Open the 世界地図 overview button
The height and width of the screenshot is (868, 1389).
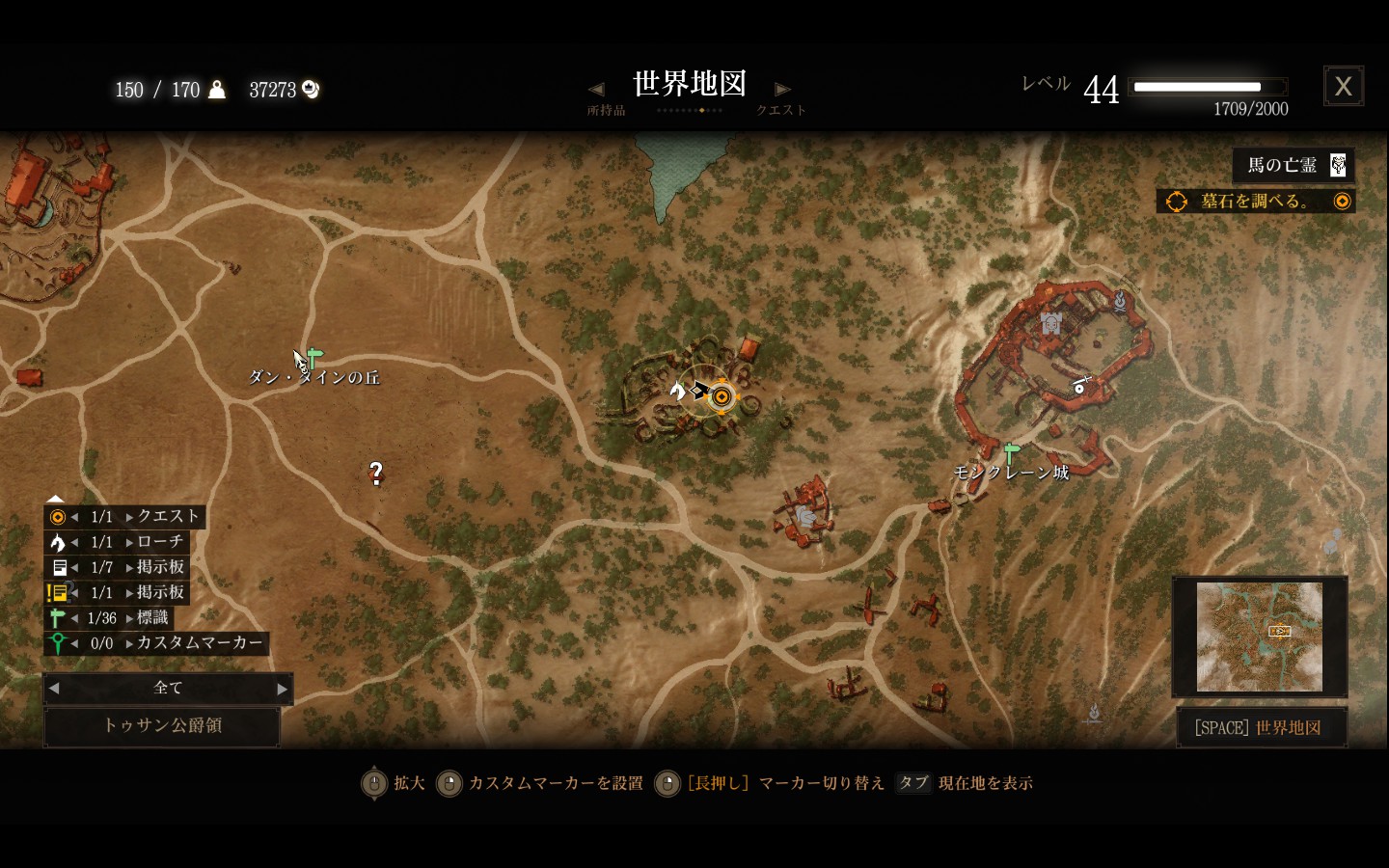coord(1258,727)
